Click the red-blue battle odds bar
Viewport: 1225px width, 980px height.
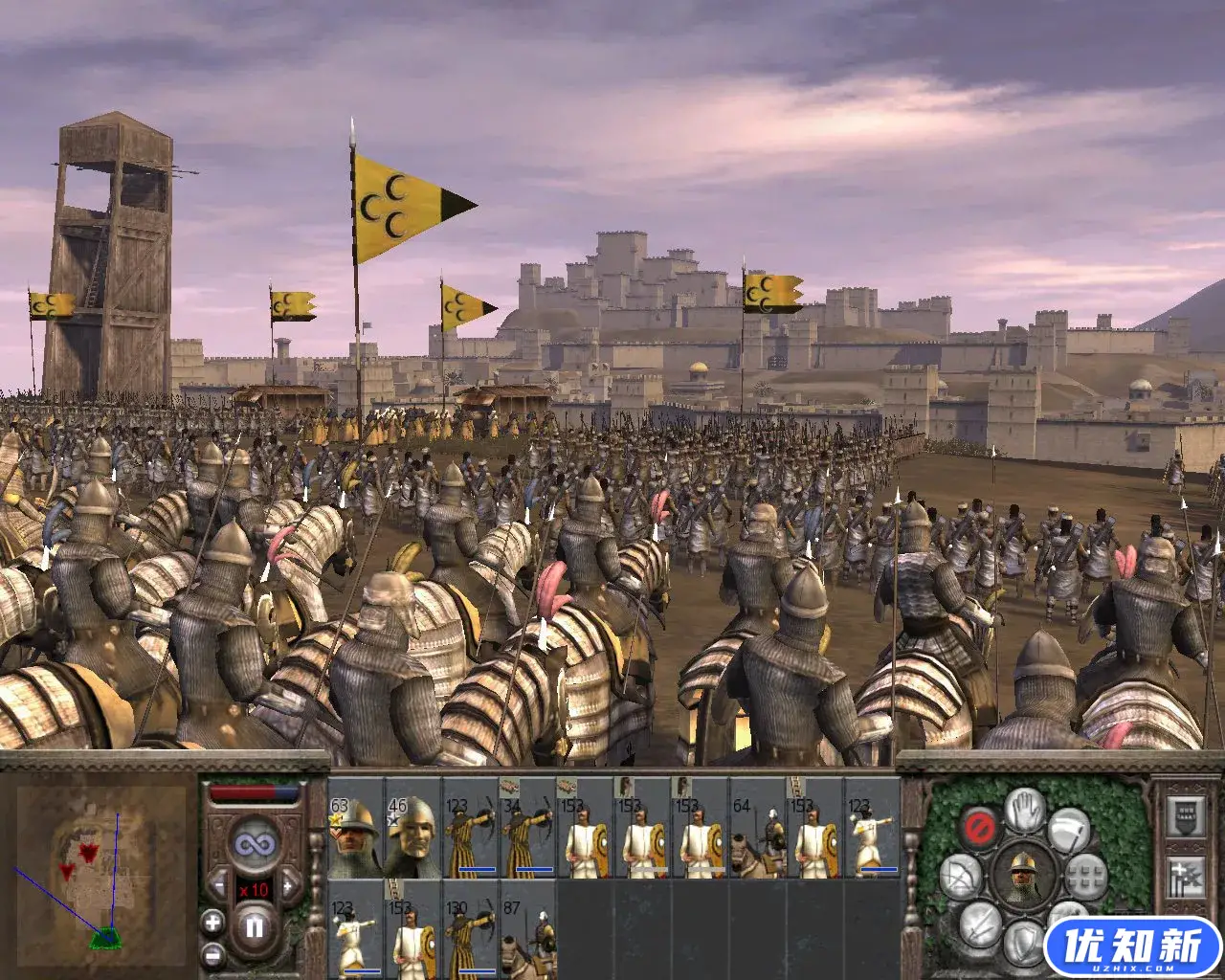[x=254, y=791]
